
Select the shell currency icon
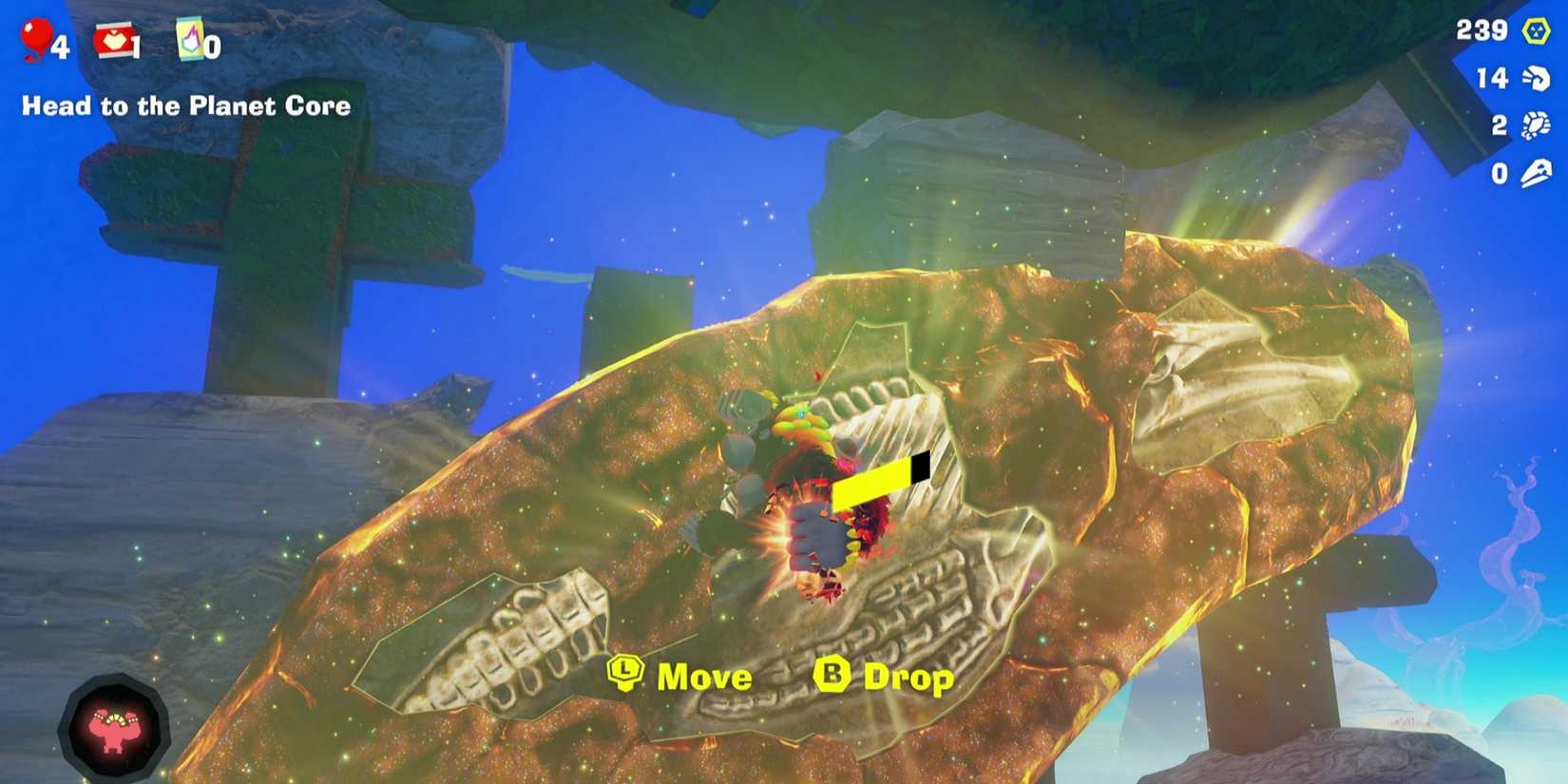pyautogui.click(x=1534, y=124)
